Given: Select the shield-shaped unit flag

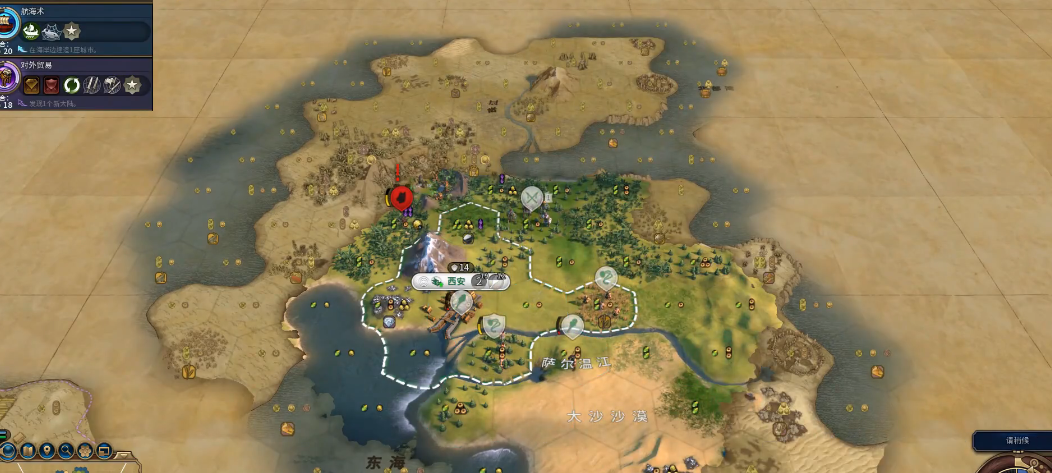Looking at the screenshot, I should point(493,324).
